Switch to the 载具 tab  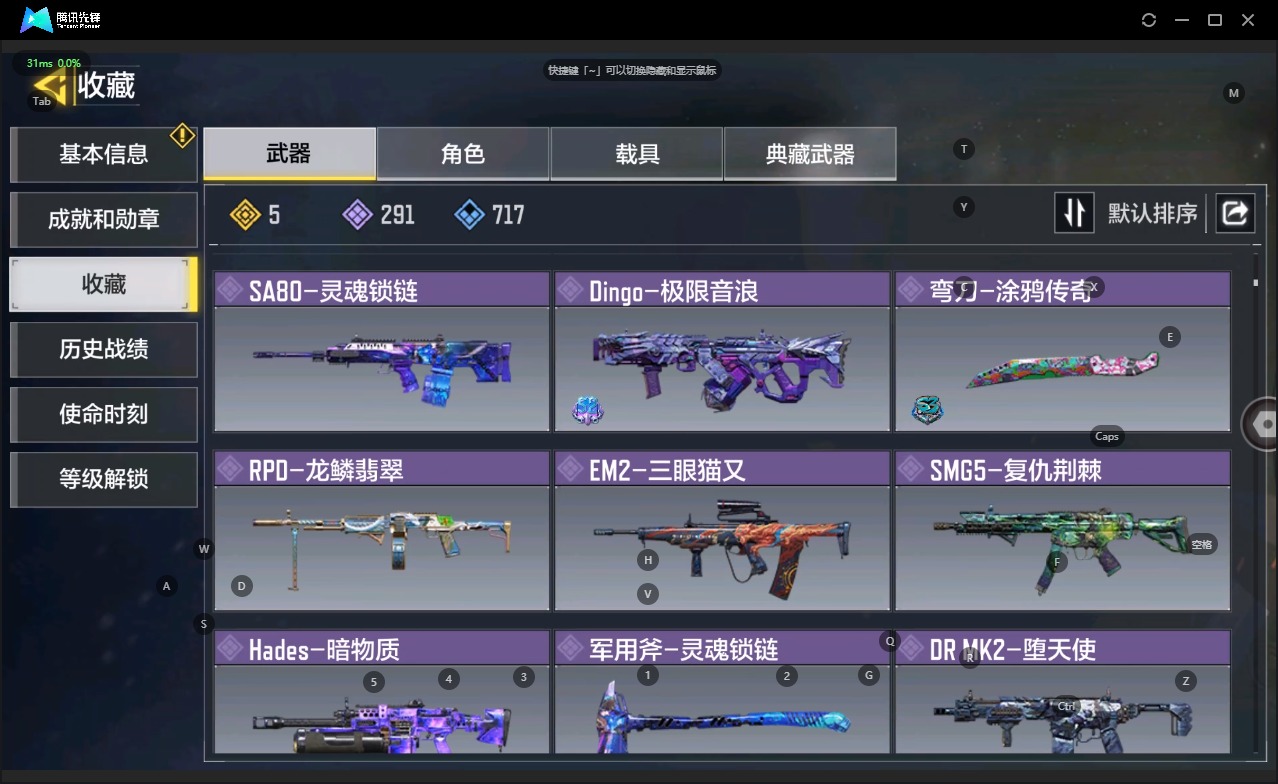637,154
